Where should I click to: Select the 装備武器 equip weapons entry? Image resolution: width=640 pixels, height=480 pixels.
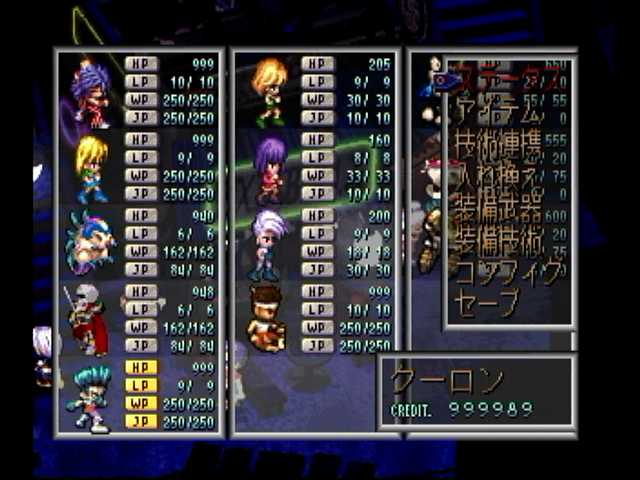pos(498,213)
